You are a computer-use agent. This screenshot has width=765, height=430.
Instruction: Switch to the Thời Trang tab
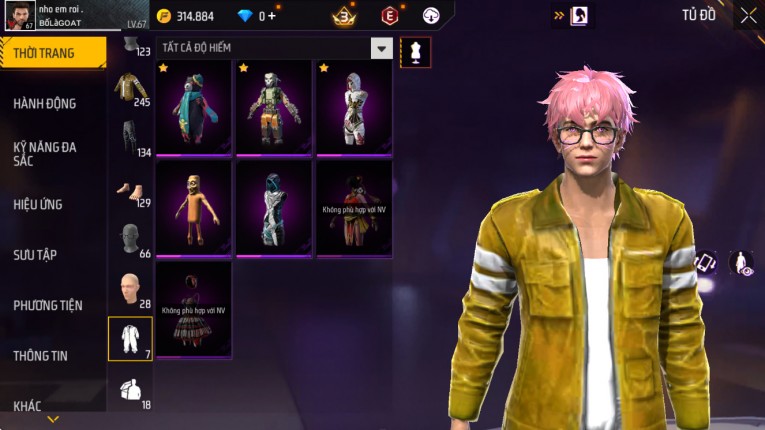click(52, 53)
